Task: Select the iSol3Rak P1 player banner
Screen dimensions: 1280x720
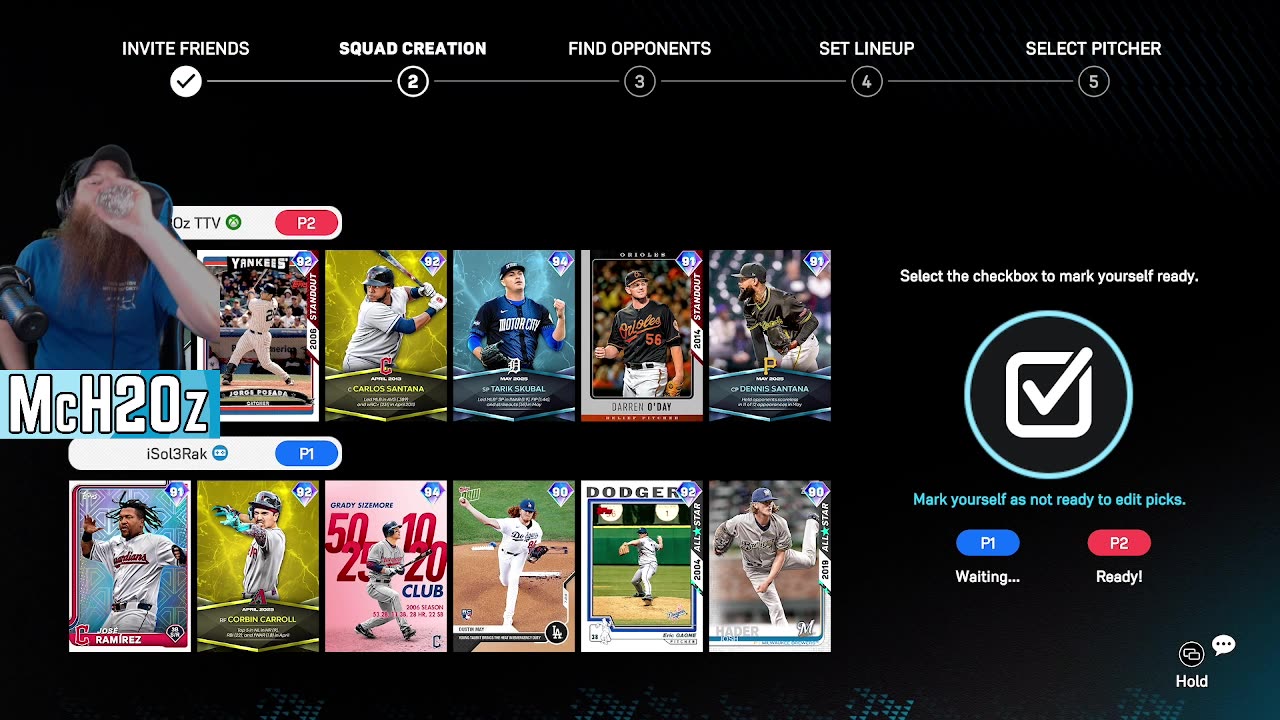Action: (205, 454)
